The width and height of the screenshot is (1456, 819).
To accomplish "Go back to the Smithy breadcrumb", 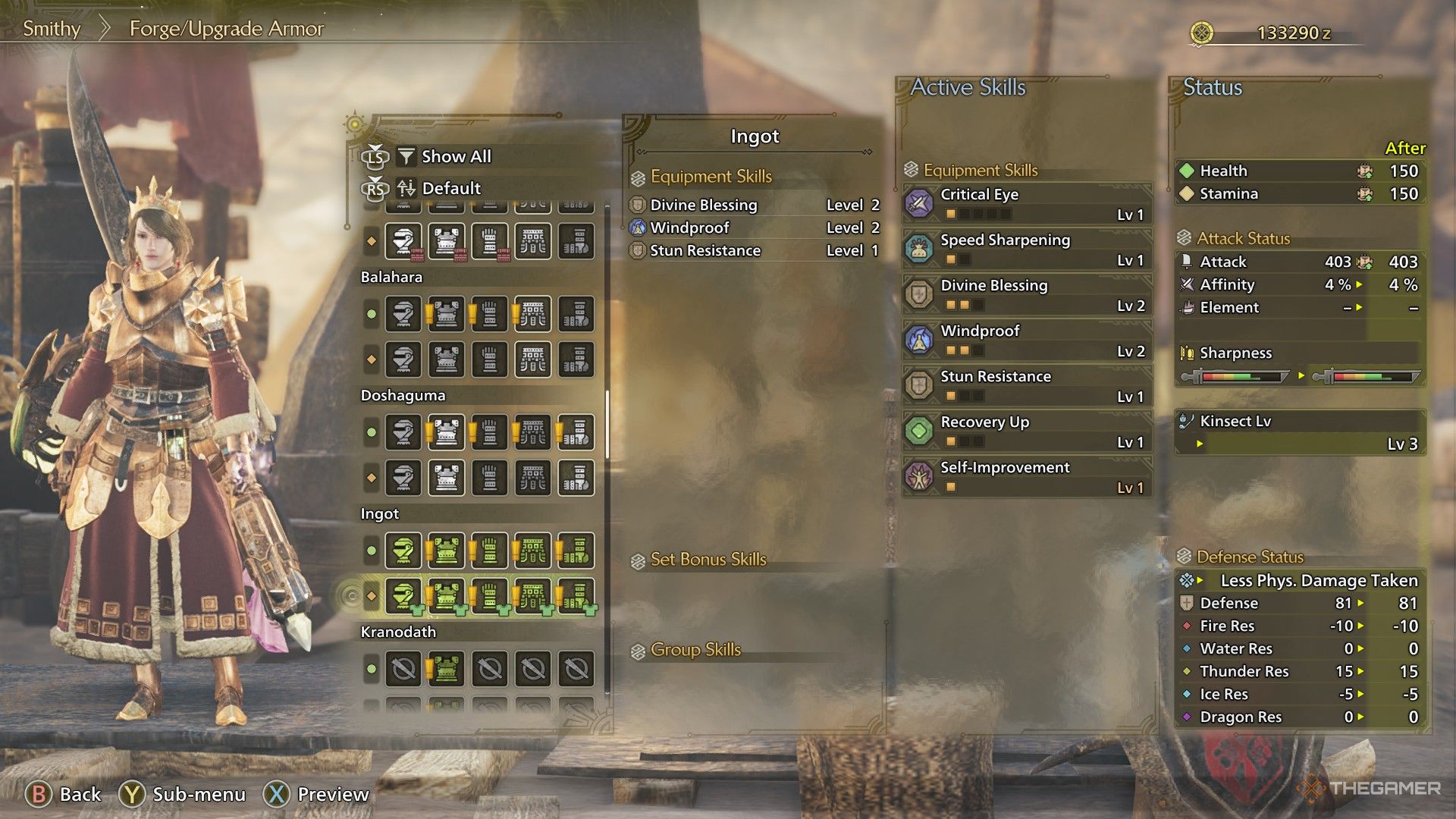I will 52,29.
